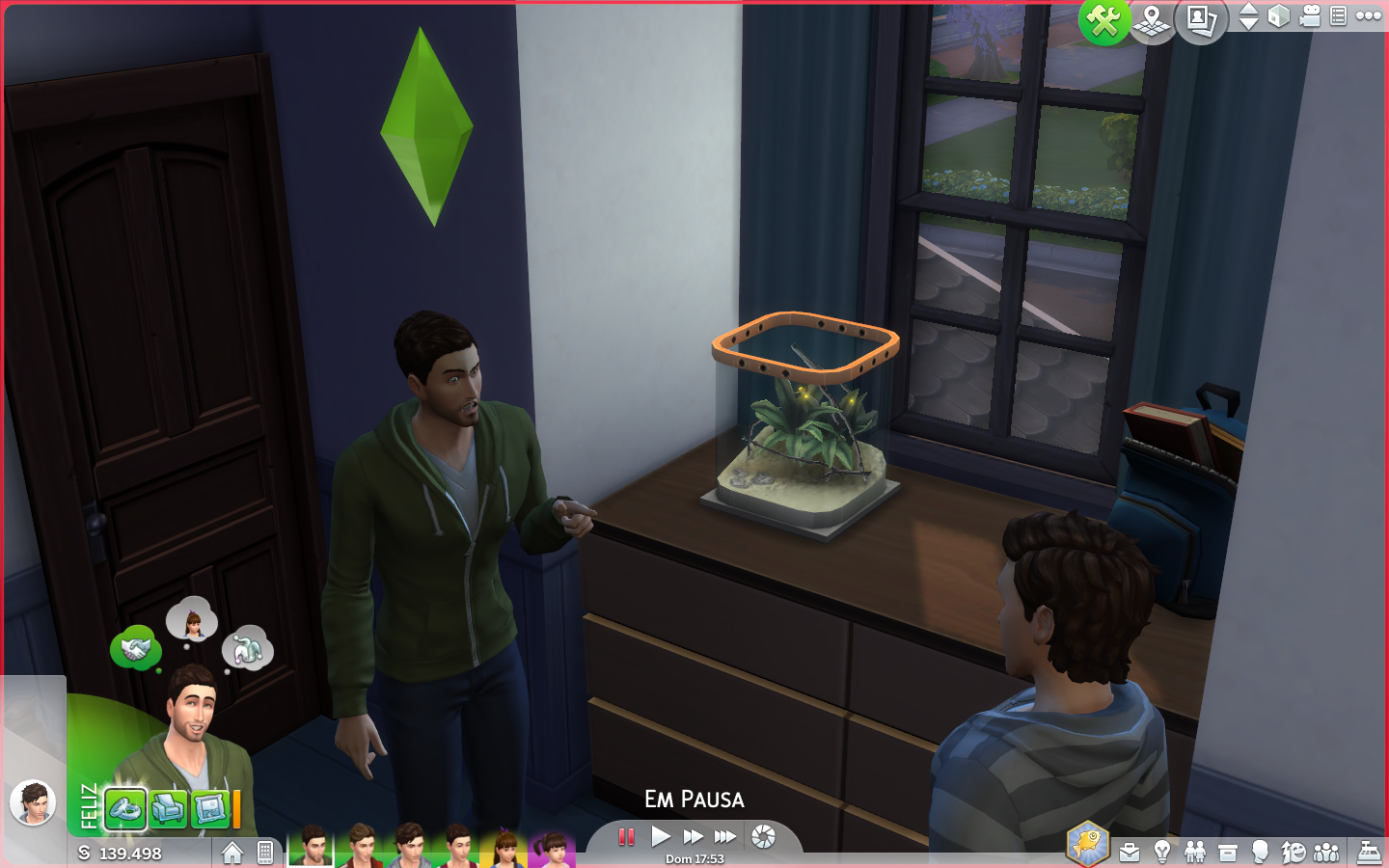Viewport: 1389px width, 868px height.
Task: Open the relationships panel with two figures
Action: tap(1195, 853)
